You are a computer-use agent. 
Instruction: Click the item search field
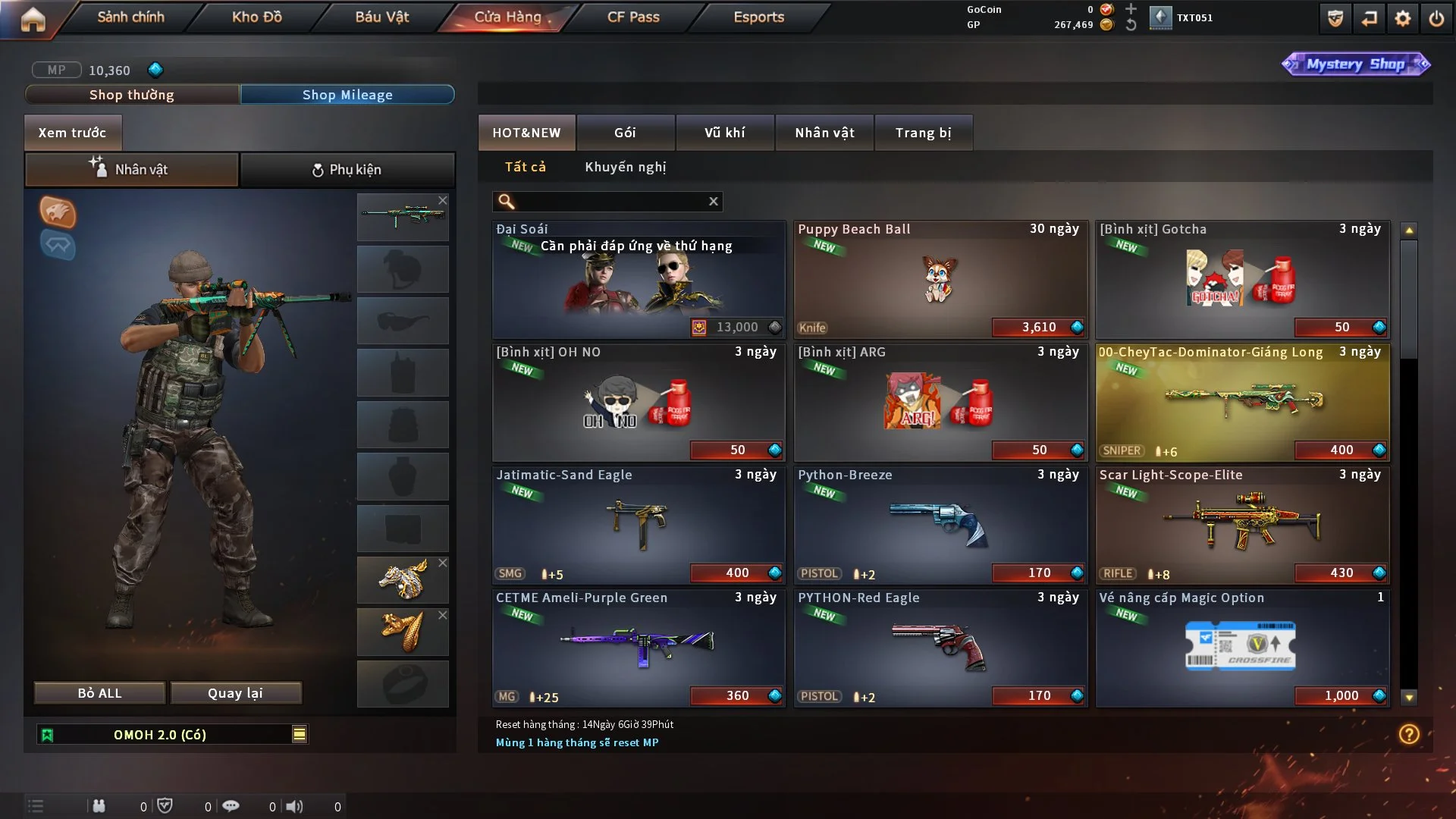(610, 201)
